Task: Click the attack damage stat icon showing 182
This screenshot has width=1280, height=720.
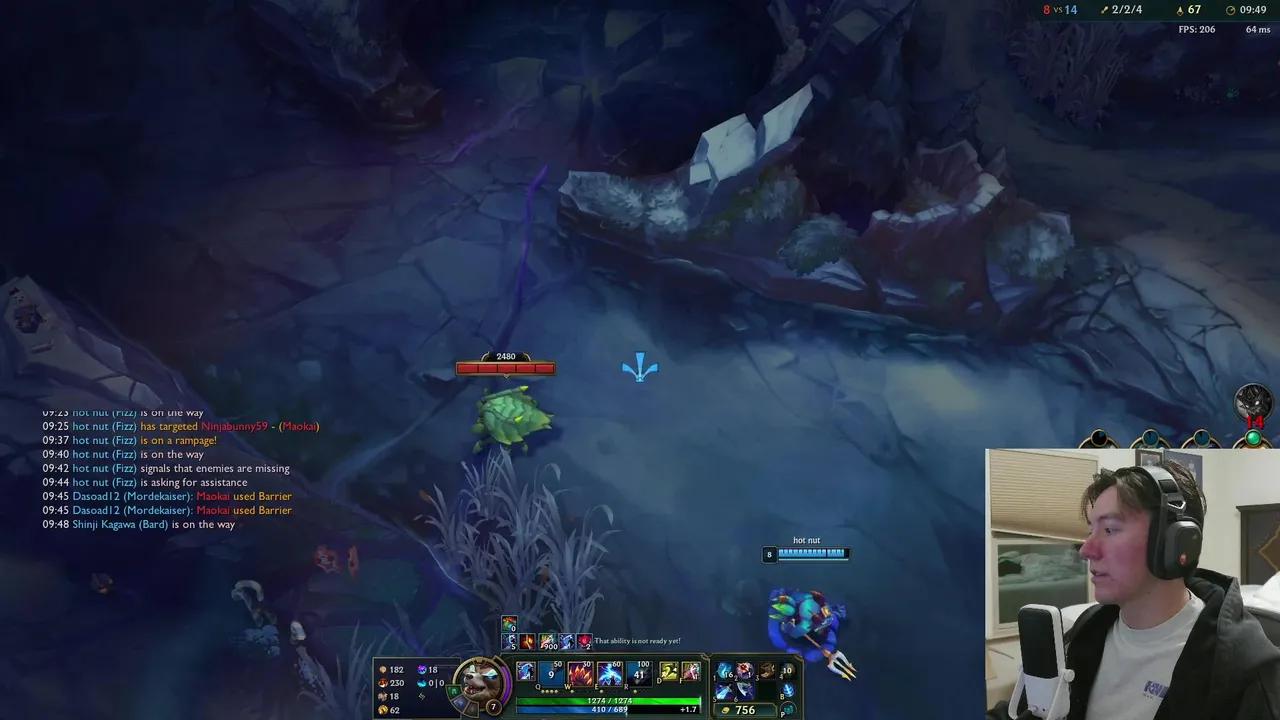Action: [x=383, y=671]
